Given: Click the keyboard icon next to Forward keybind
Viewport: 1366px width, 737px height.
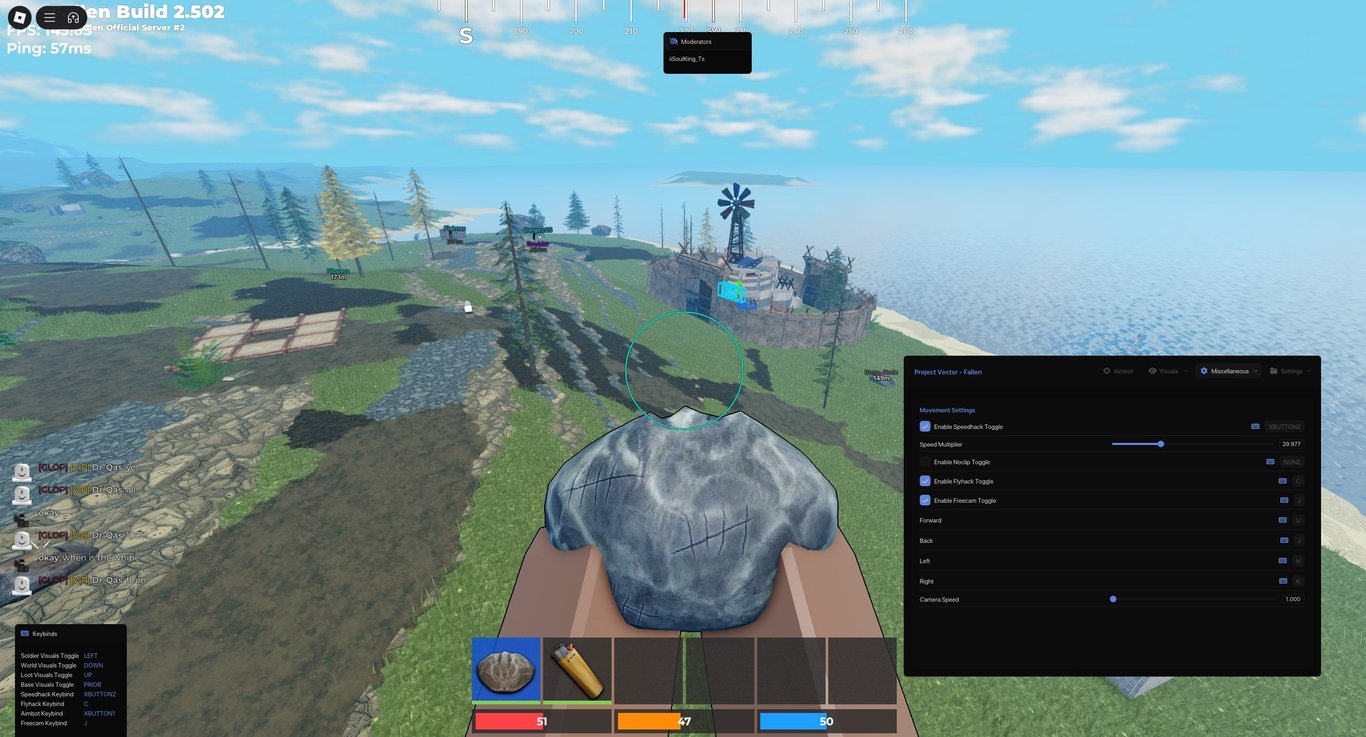Looking at the screenshot, I should click(1282, 520).
